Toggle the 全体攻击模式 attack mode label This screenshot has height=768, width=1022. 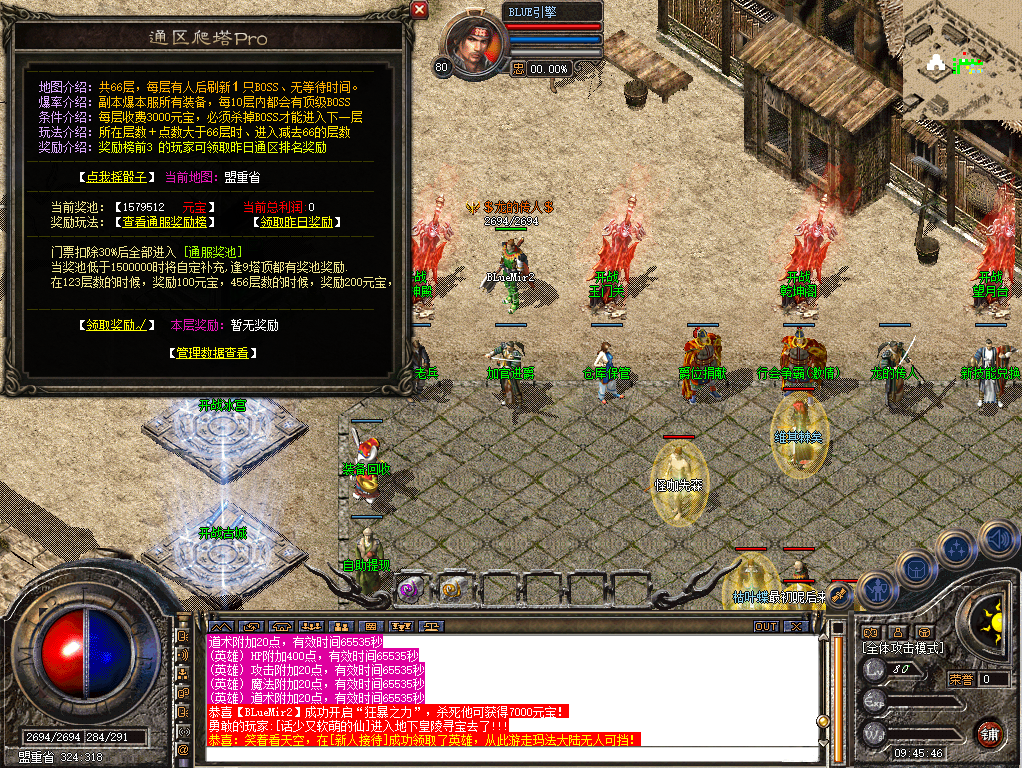(x=902, y=648)
